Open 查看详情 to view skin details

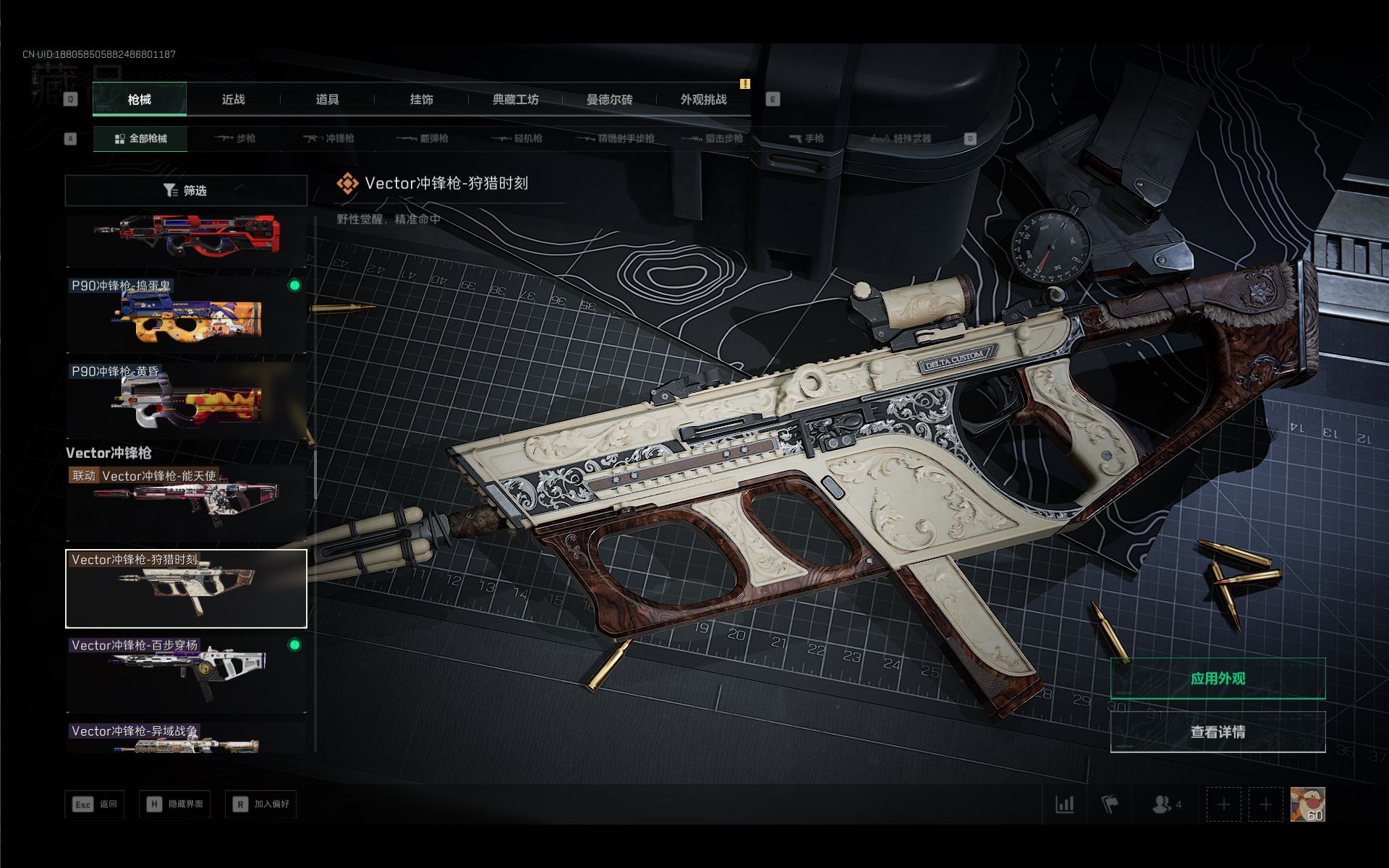tap(1218, 732)
